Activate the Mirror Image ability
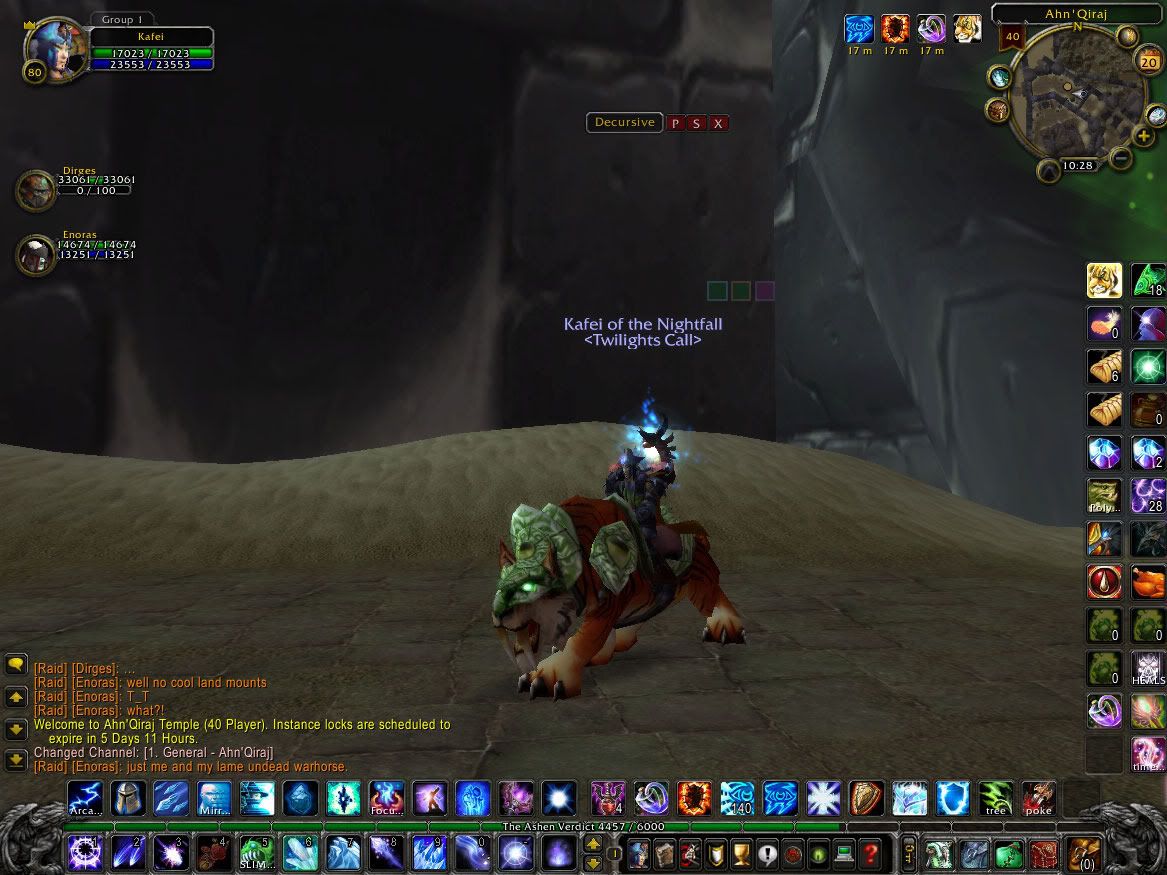The width and height of the screenshot is (1167, 875). point(214,799)
